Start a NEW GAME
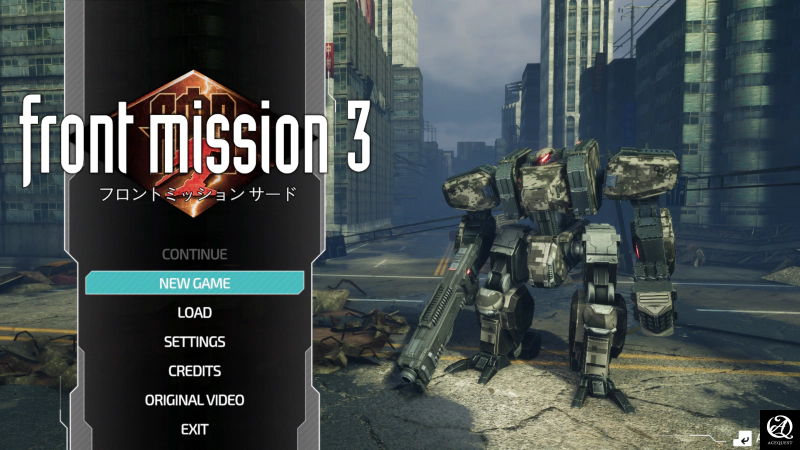 click(194, 283)
